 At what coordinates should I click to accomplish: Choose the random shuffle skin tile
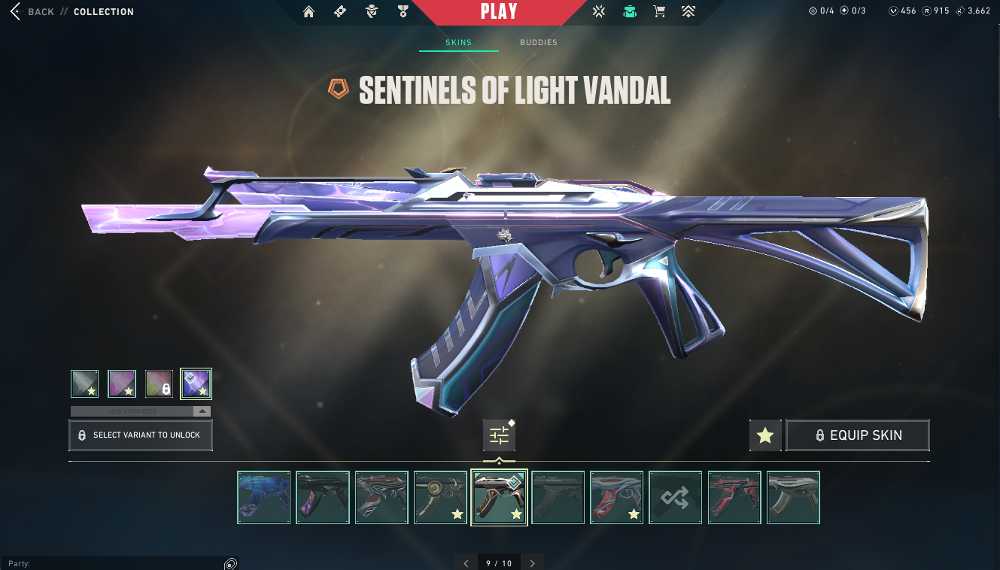pos(675,497)
